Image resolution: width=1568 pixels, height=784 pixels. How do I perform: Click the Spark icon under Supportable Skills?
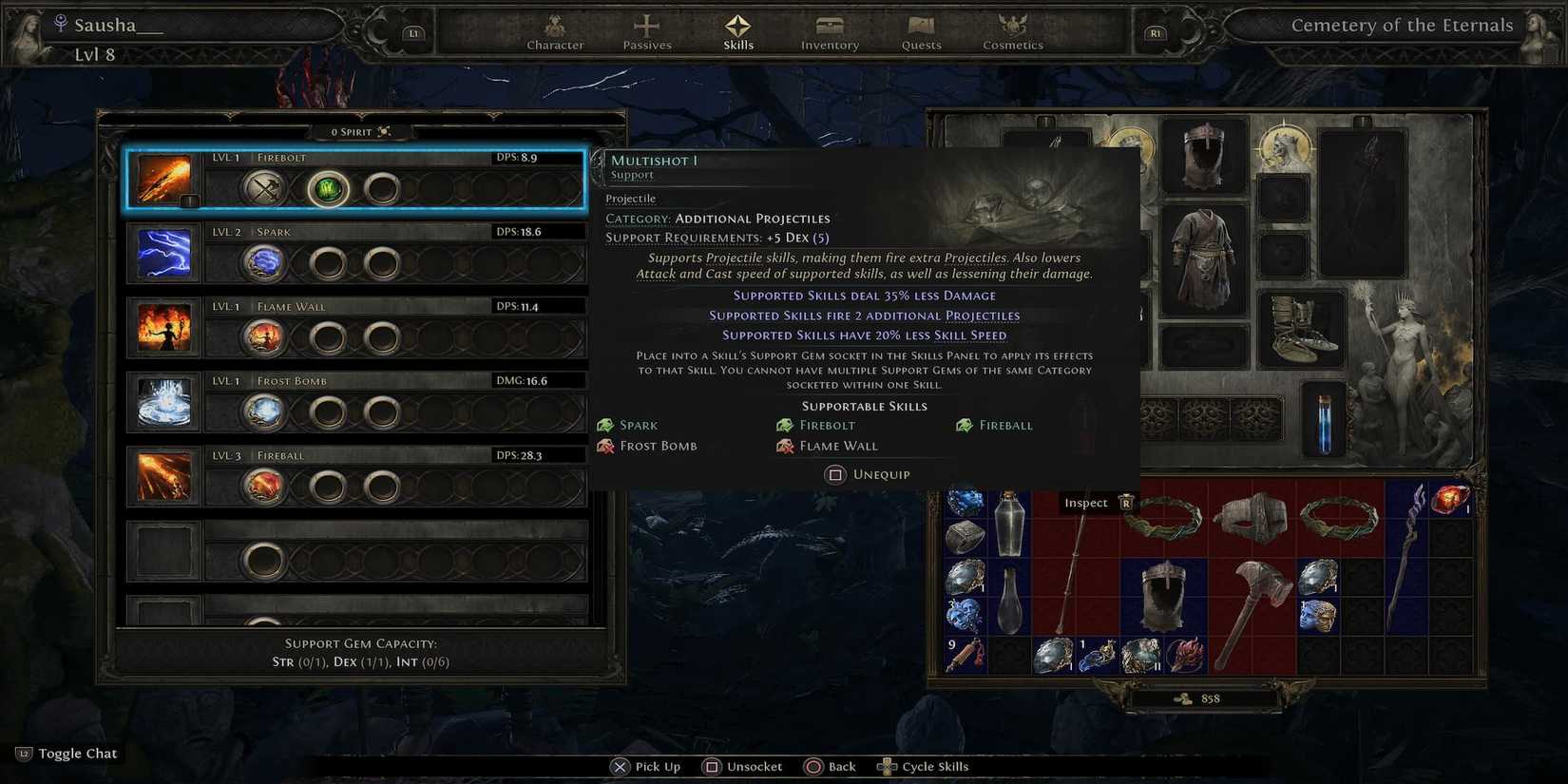tap(605, 425)
